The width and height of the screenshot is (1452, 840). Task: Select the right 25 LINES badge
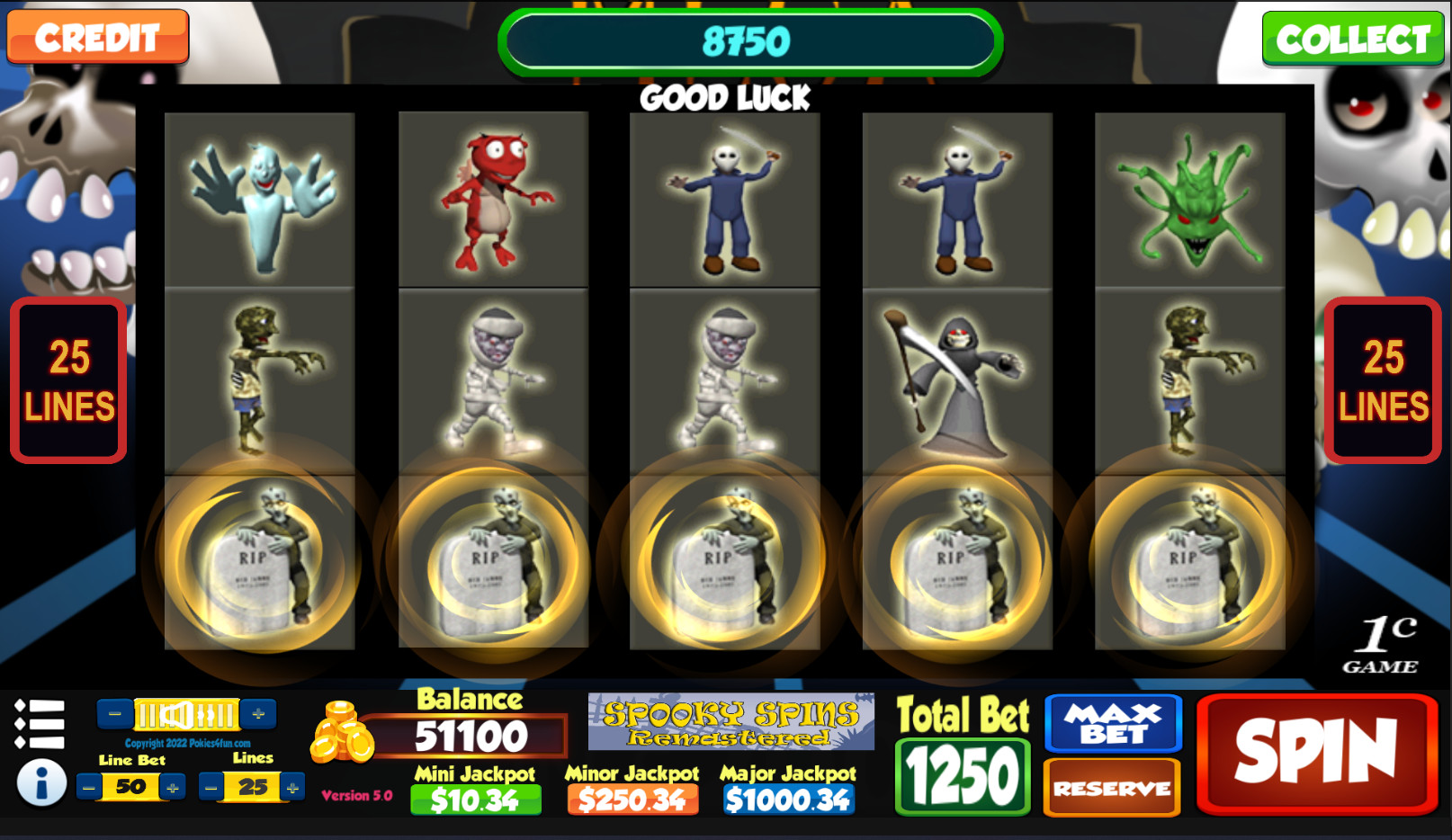click(1384, 381)
